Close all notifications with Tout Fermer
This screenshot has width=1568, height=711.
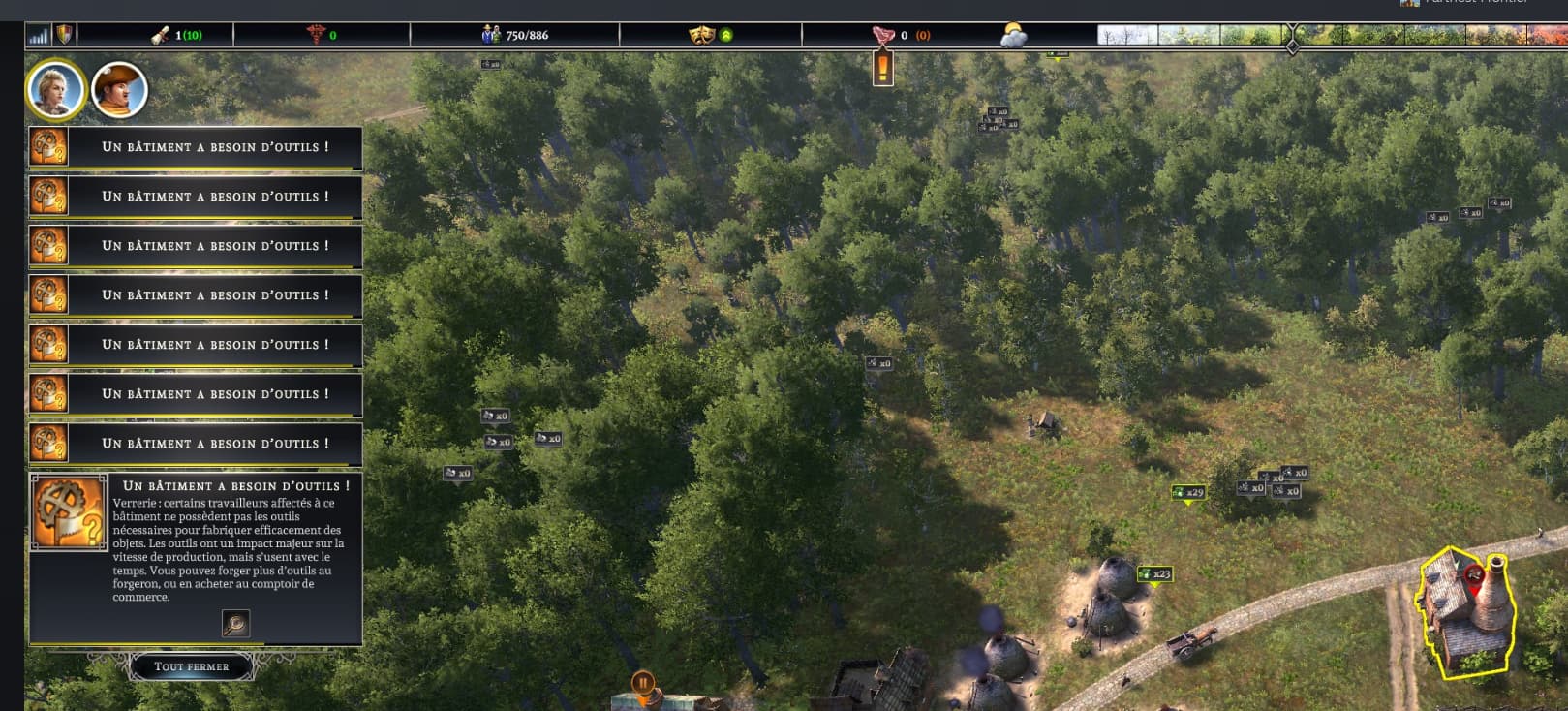tap(192, 666)
